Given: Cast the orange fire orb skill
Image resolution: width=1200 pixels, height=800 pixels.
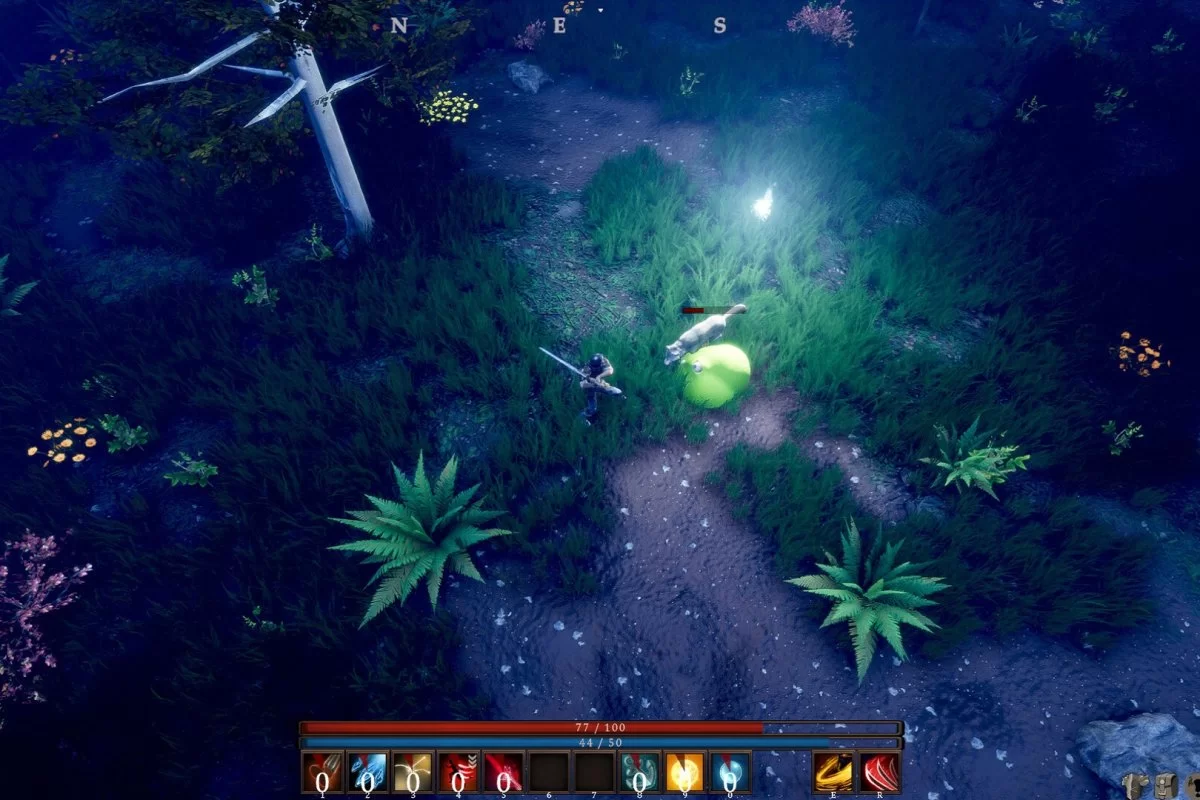Looking at the screenshot, I should pyautogui.click(x=685, y=772).
